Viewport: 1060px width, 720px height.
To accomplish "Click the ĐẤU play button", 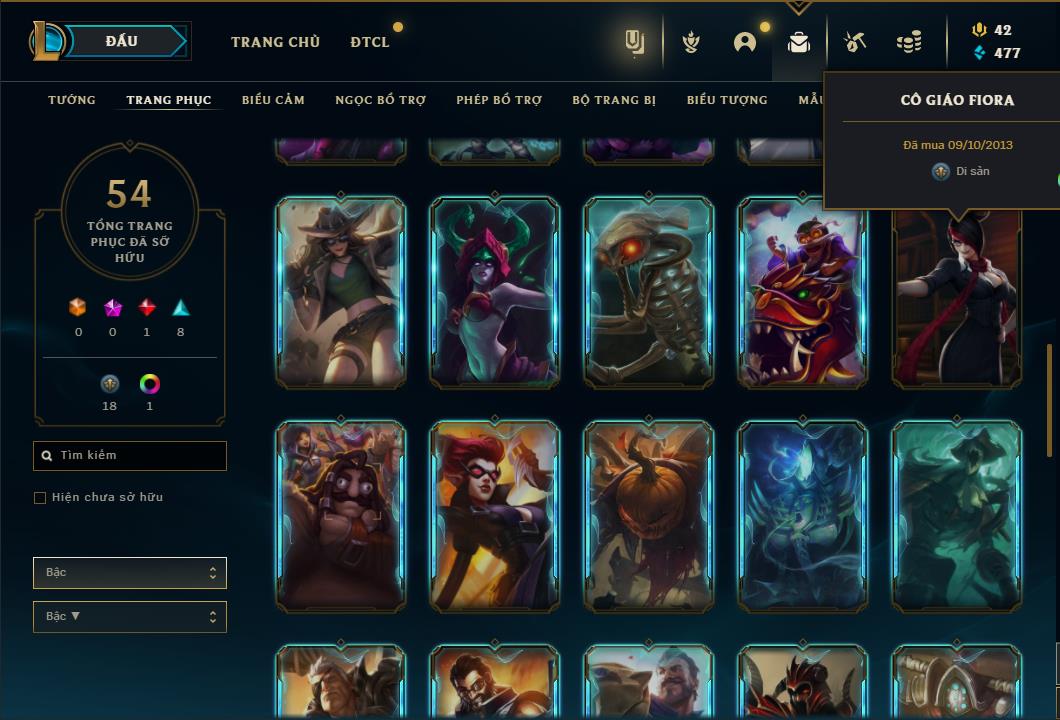I will click(122, 41).
